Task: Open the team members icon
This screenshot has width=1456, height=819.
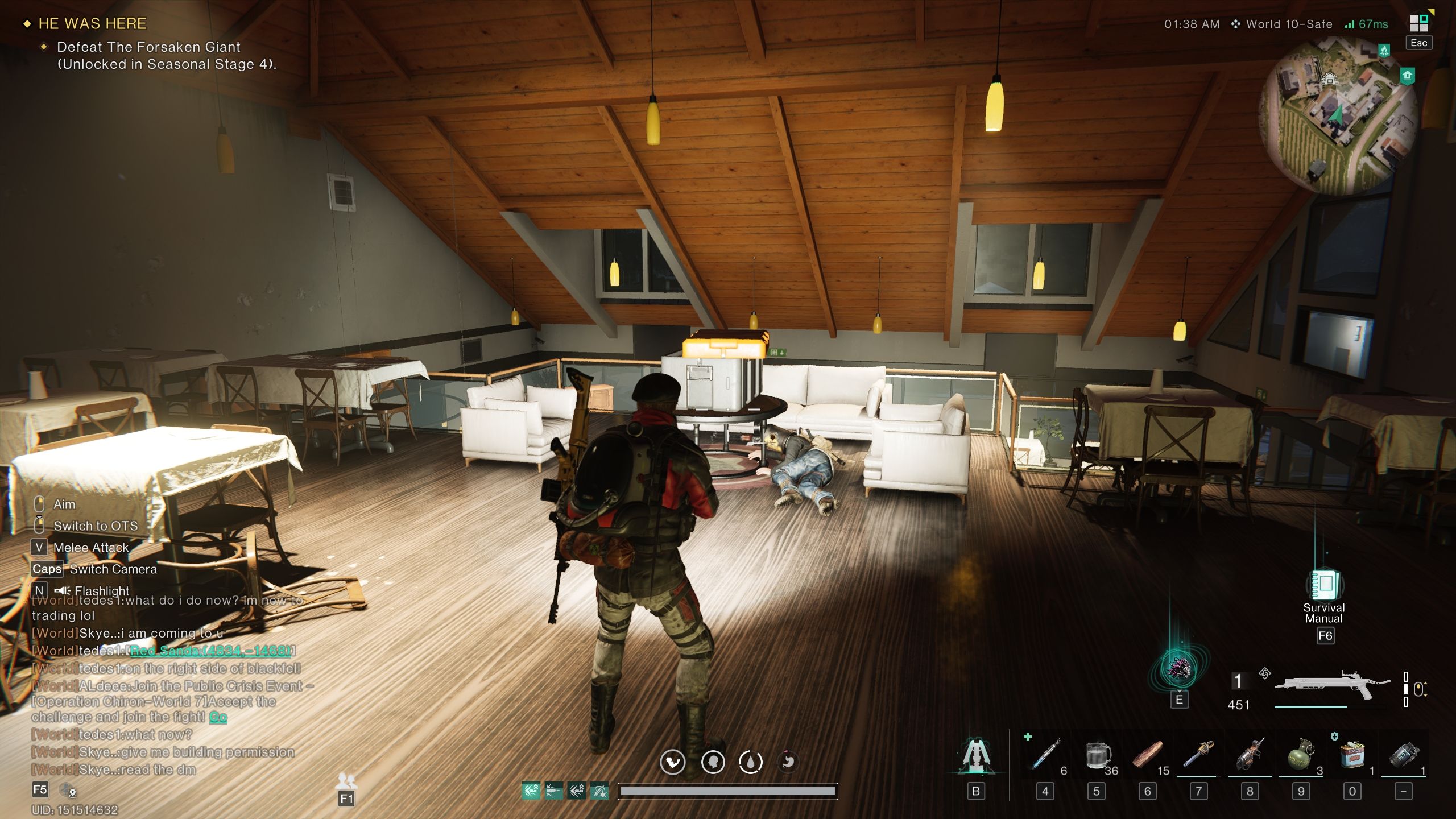Action: tap(346, 780)
